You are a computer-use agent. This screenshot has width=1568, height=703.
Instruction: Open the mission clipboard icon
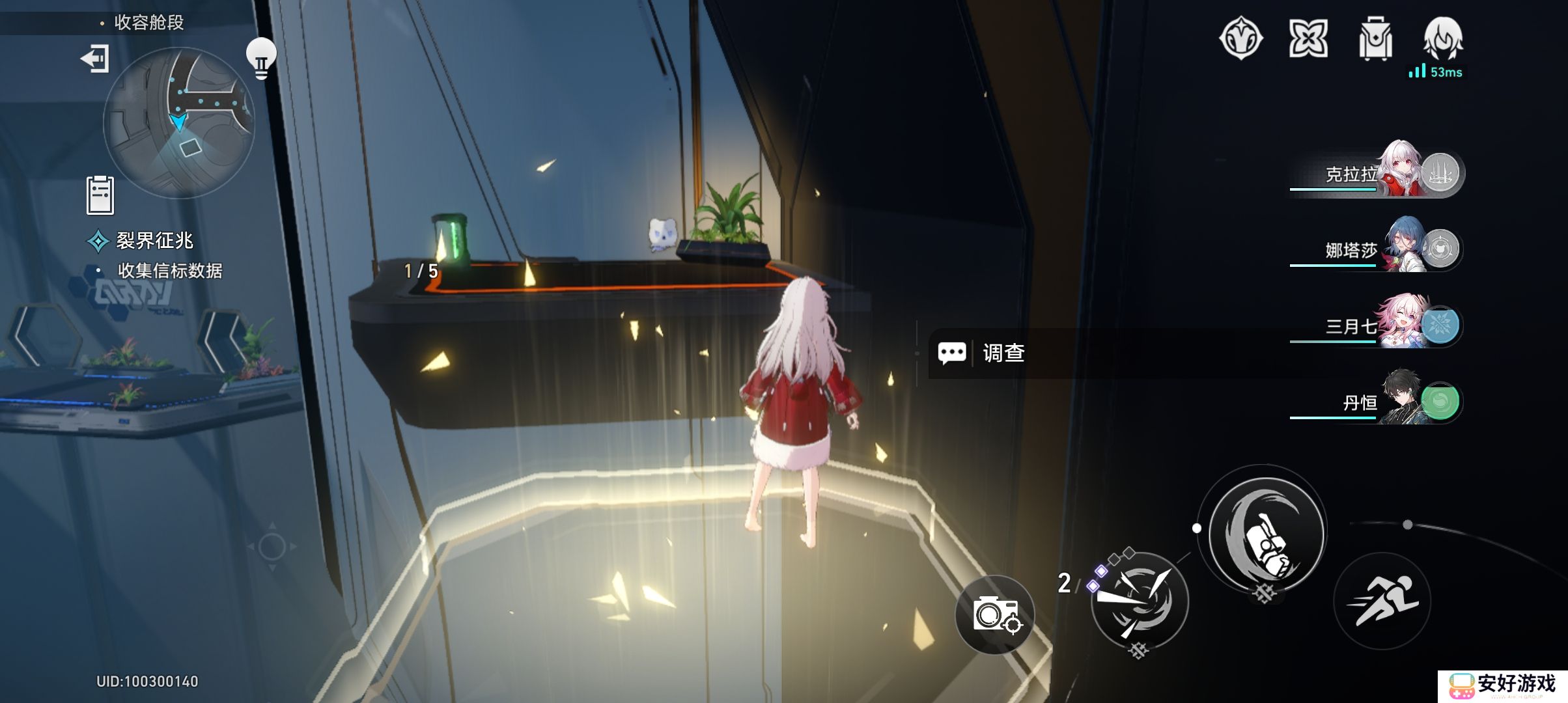pyautogui.click(x=100, y=195)
